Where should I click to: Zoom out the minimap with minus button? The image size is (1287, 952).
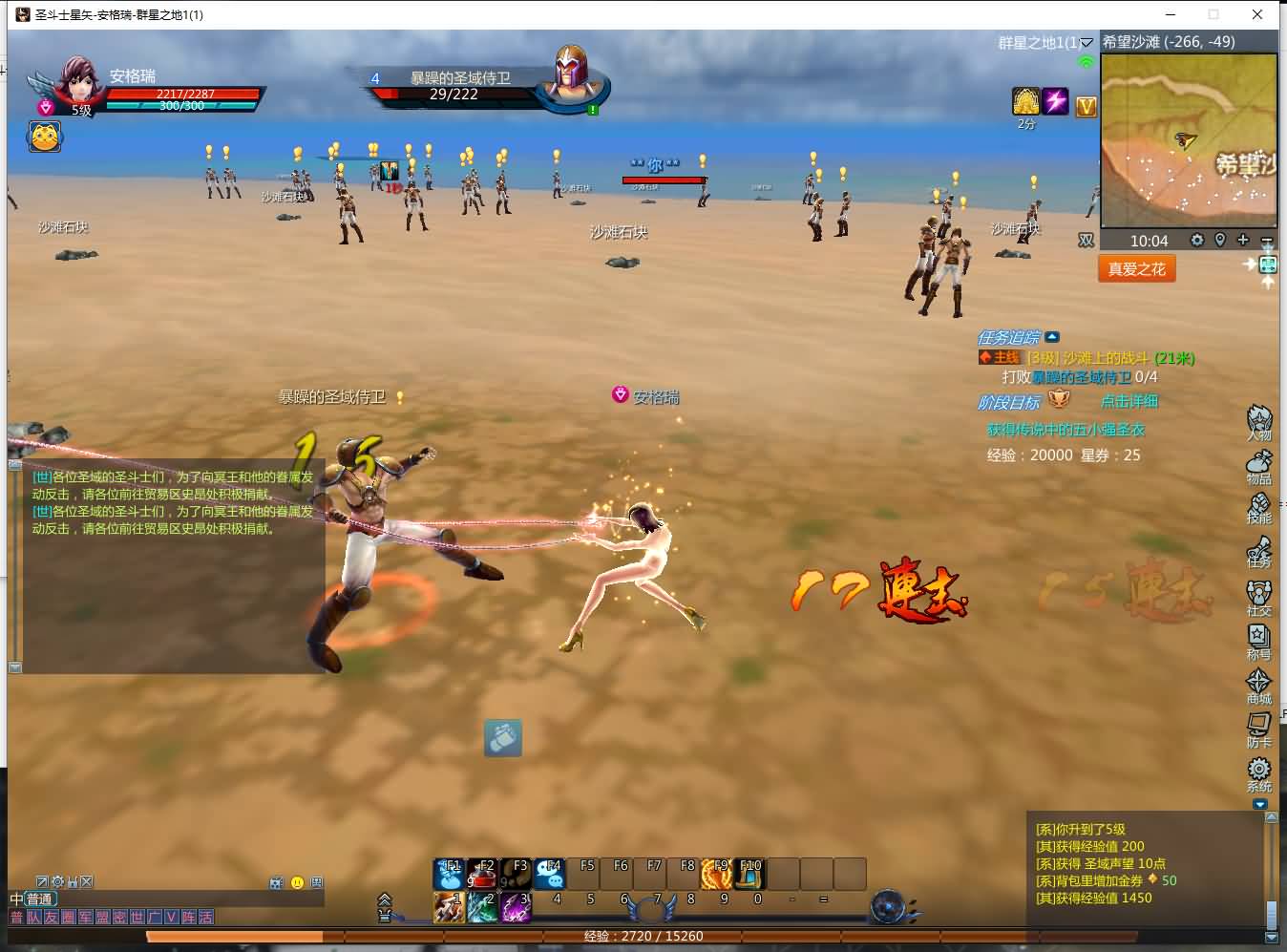click(1266, 241)
